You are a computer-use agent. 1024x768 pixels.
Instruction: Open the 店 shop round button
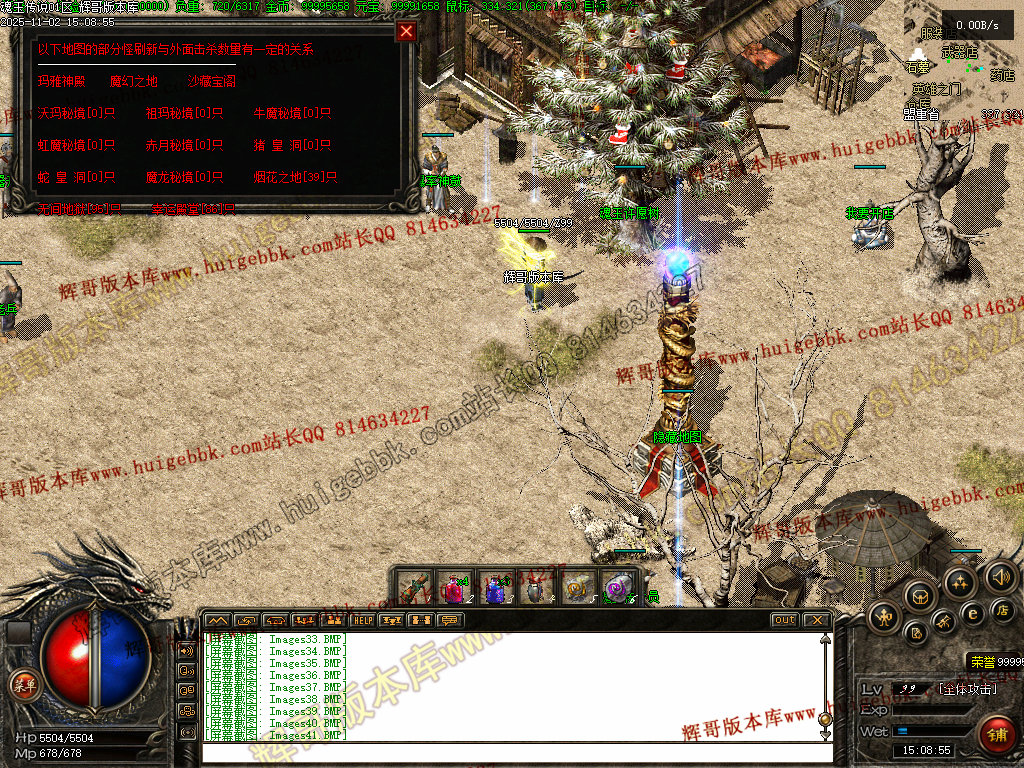point(1003,609)
